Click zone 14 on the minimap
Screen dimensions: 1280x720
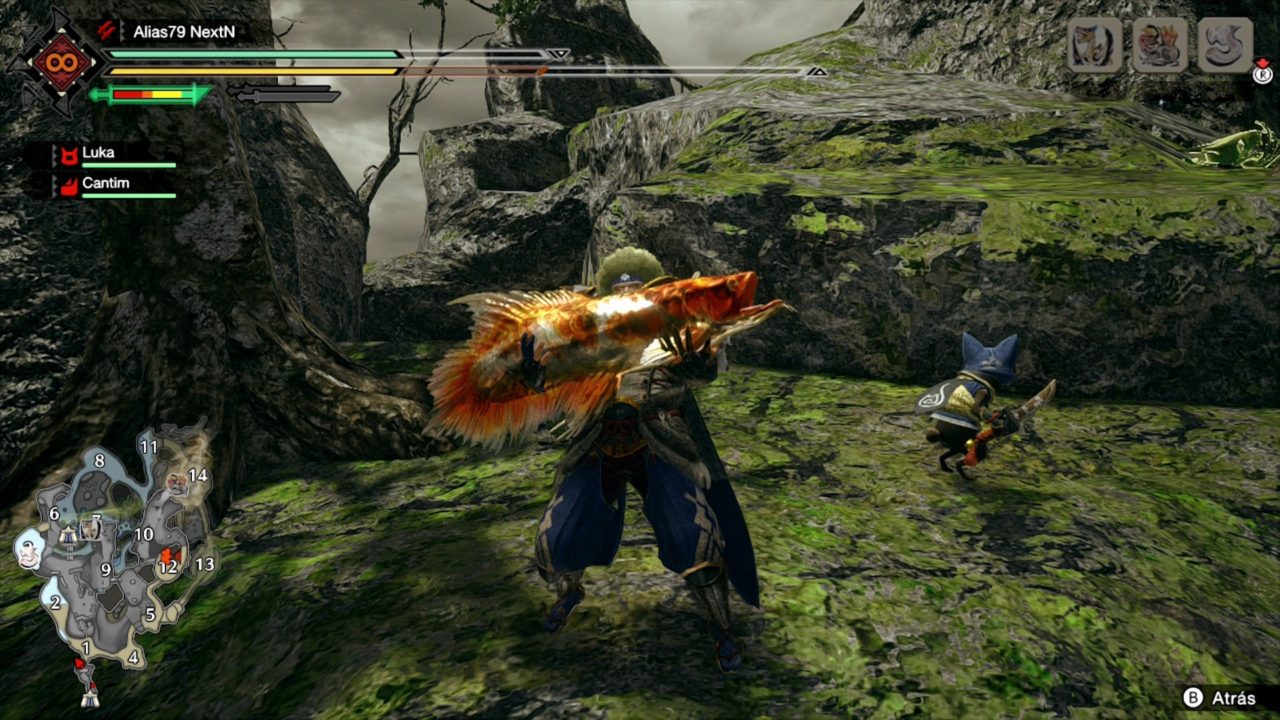[x=198, y=476]
